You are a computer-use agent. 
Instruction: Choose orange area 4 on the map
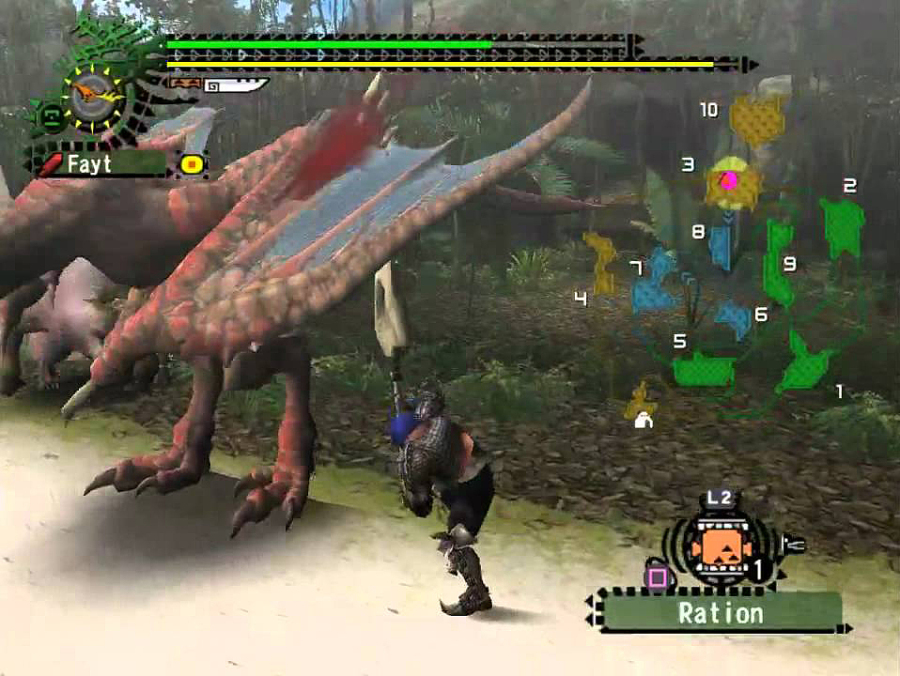tap(601, 262)
